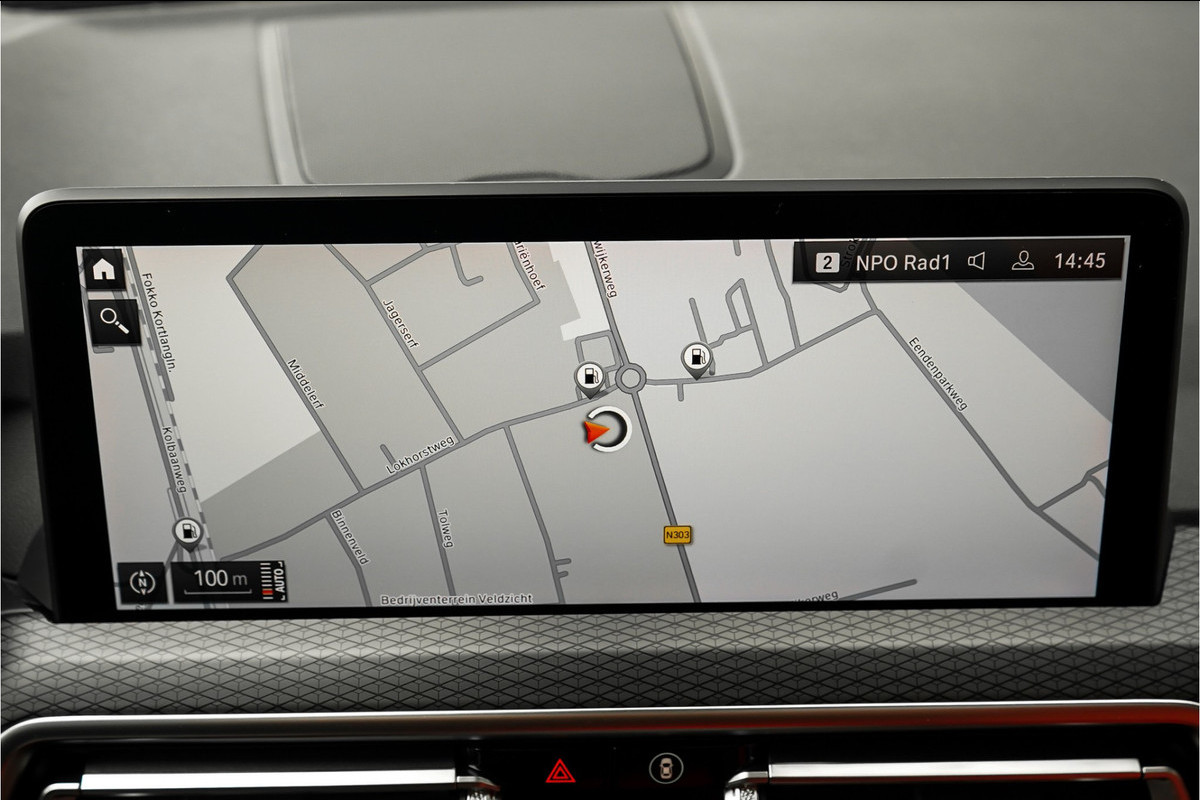
Task: Select the fuel station marker near Kolbaanweg
Action: coord(187,532)
